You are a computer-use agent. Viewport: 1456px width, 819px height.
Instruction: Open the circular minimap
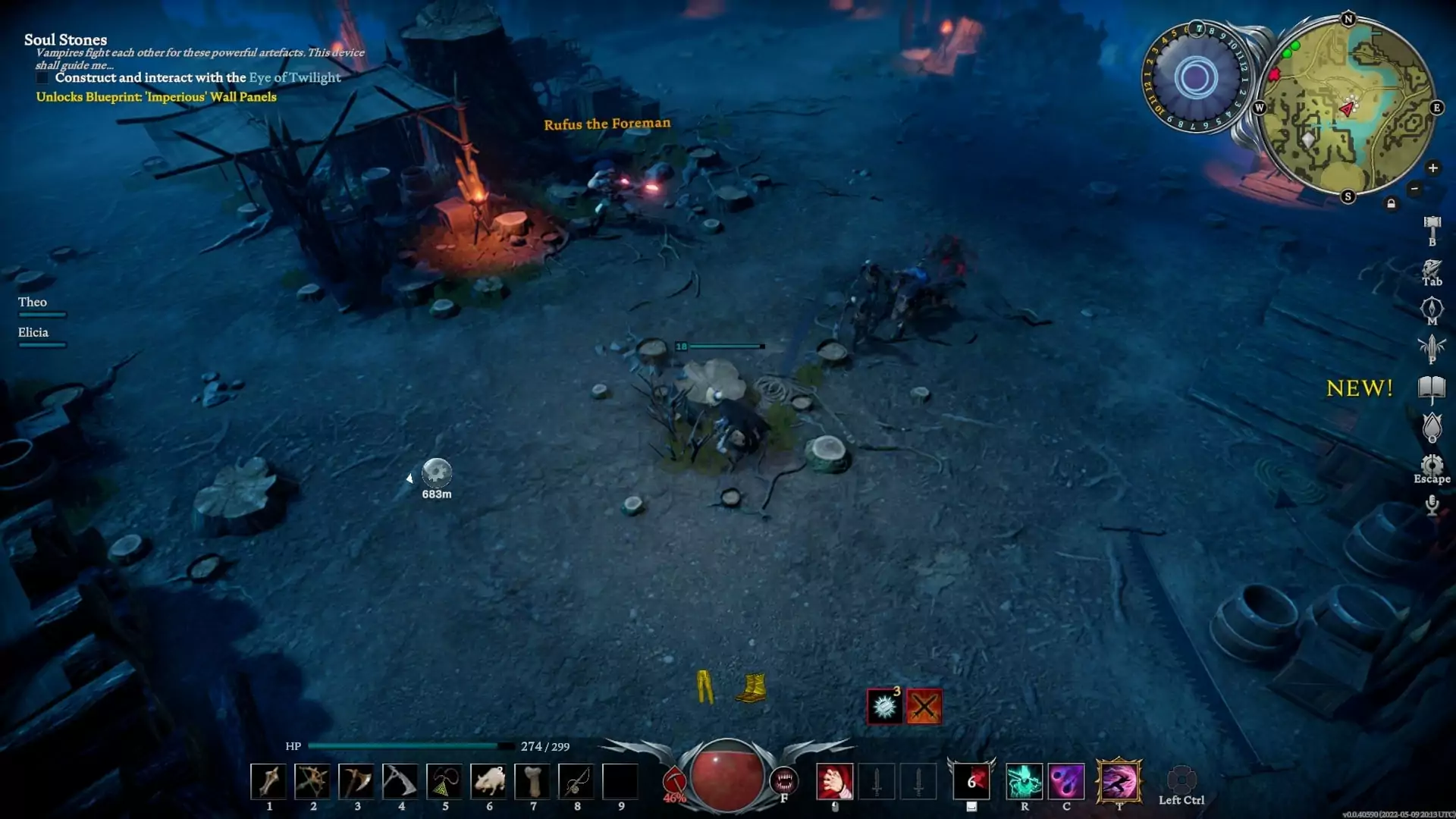pos(1348,108)
